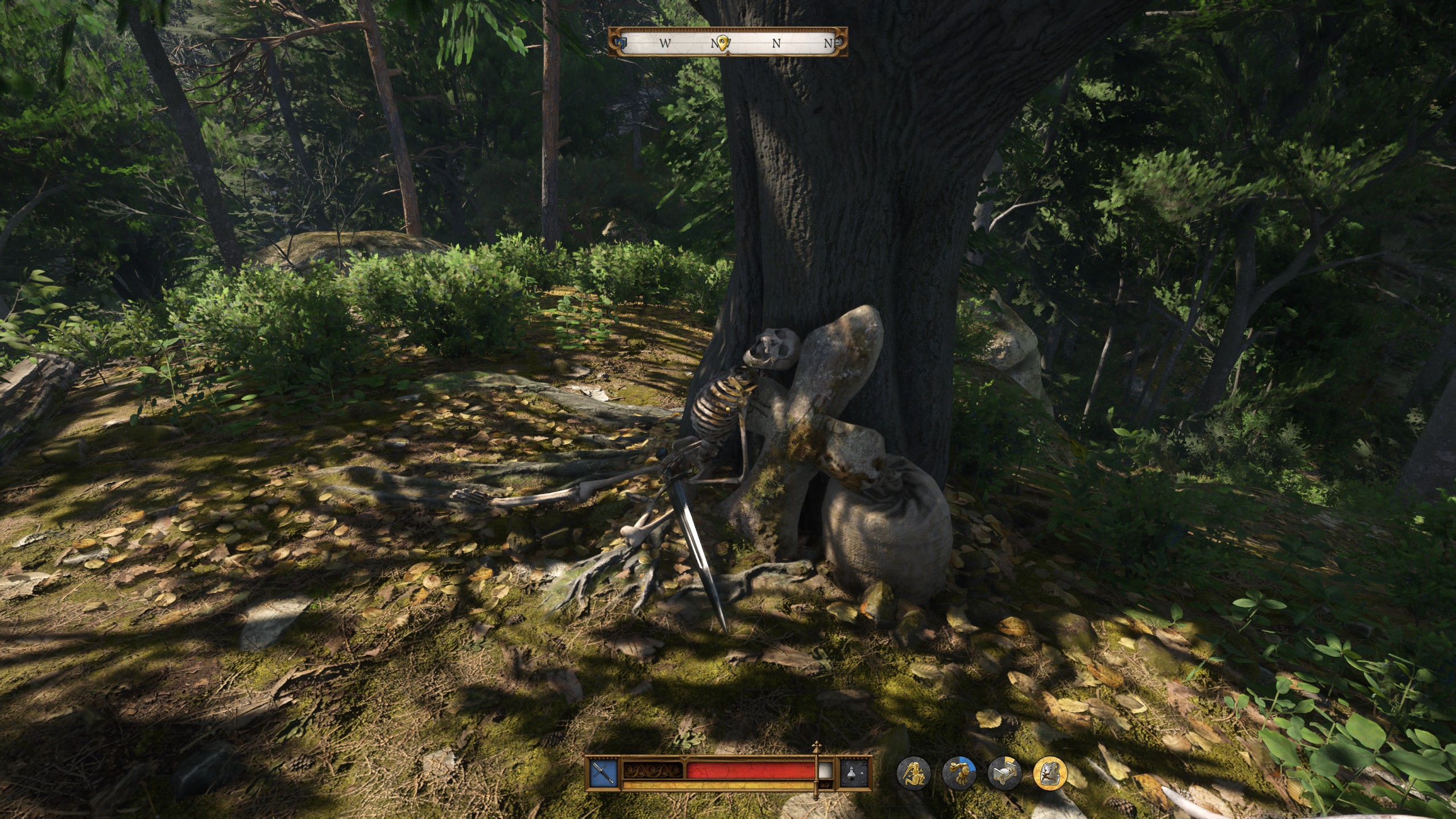View the damaged armor status icon
This screenshot has height=819, width=1456.
[x=1050, y=773]
